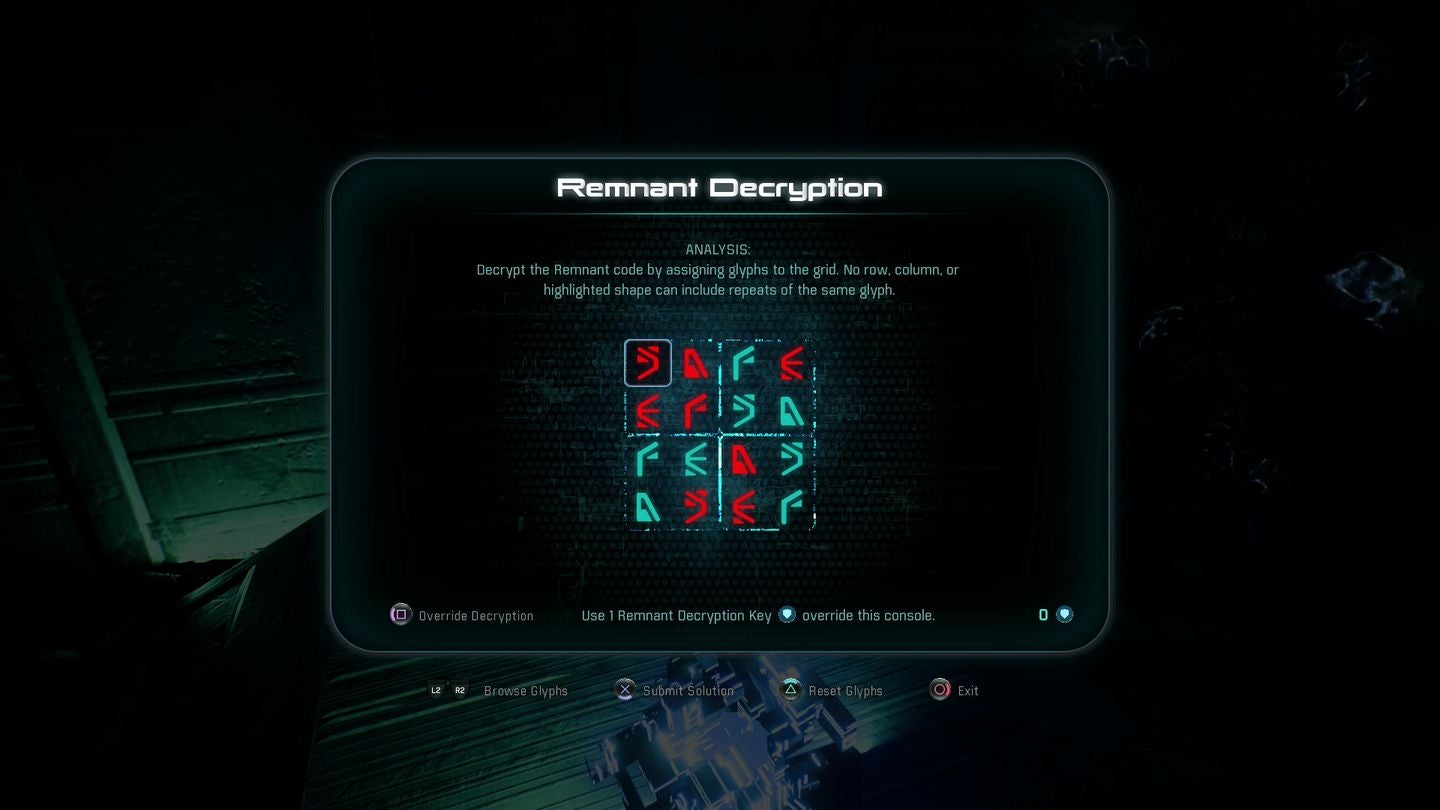
Task: Click the teal spiral glyph in the second row
Action: pyautogui.click(x=743, y=411)
